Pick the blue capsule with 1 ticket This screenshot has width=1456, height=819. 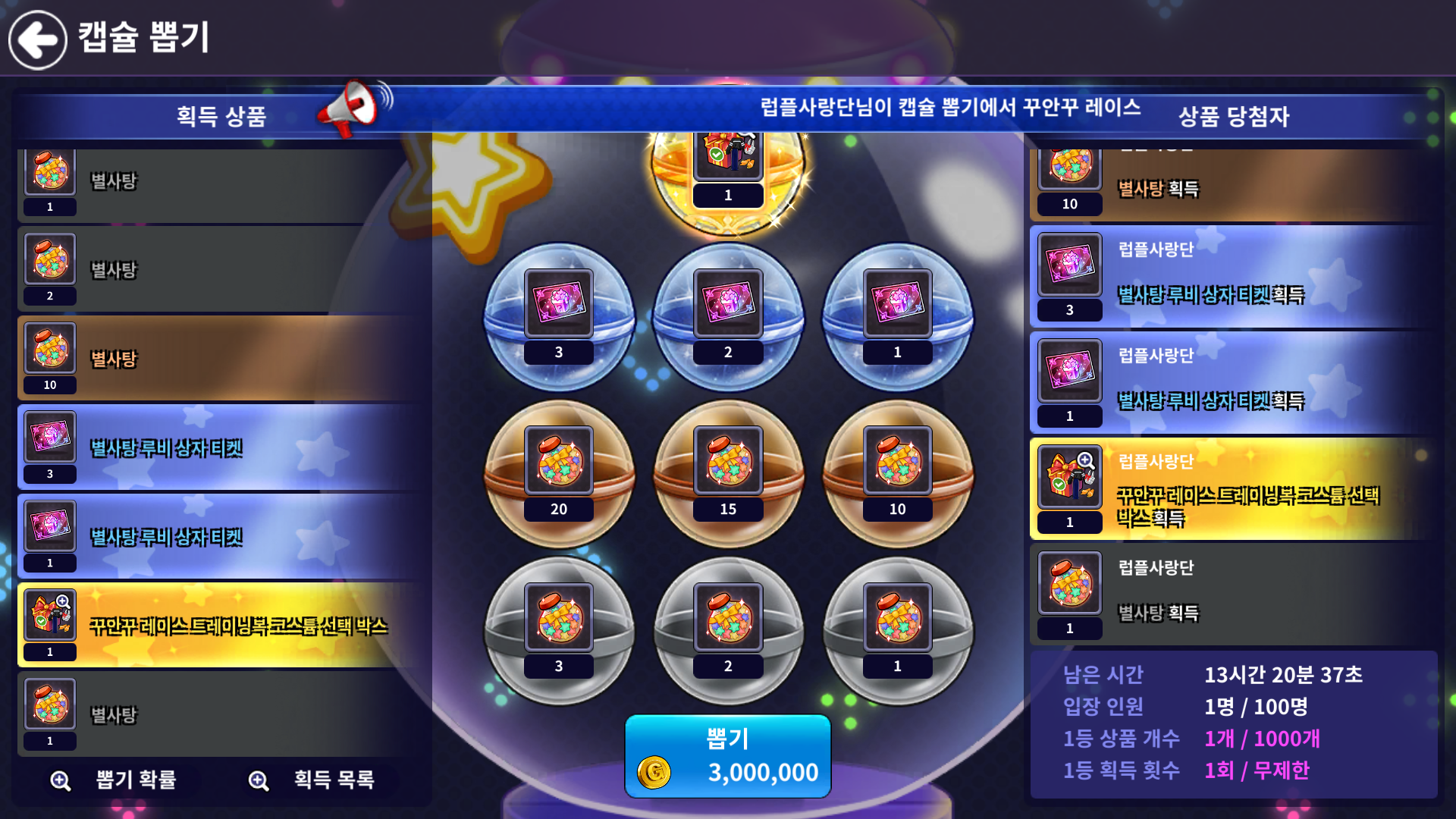point(897,316)
